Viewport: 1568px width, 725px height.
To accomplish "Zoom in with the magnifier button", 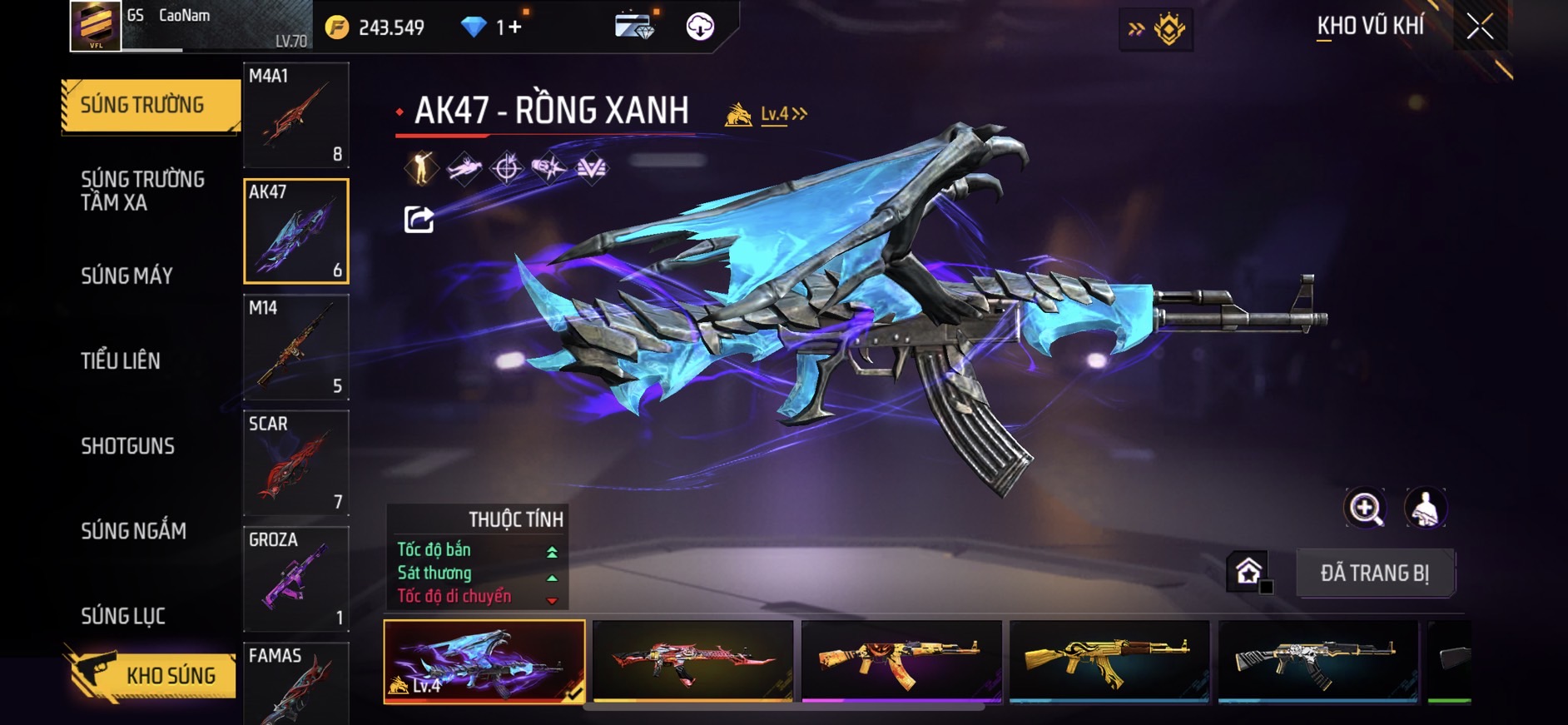I will pos(1365,508).
